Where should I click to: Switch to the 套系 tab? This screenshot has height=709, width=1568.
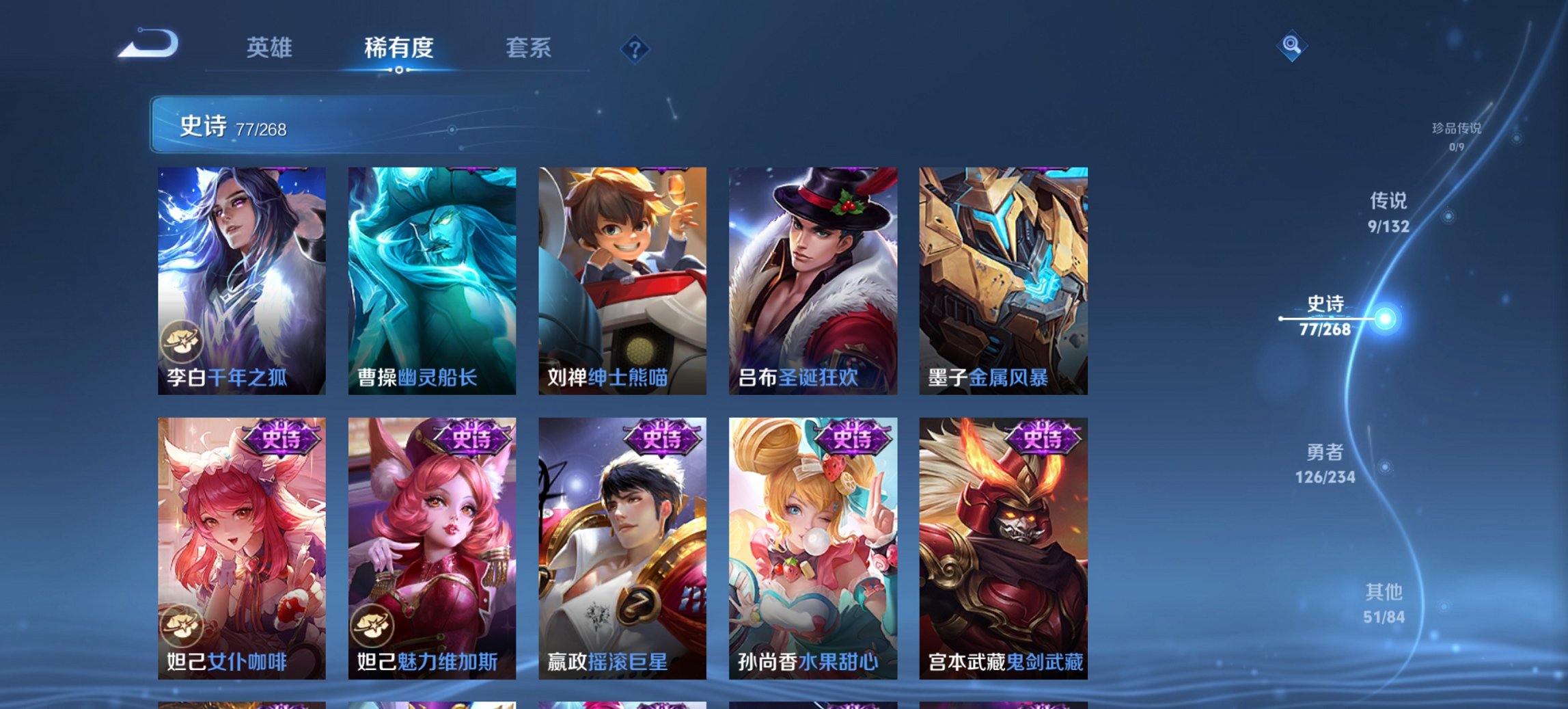(x=529, y=48)
